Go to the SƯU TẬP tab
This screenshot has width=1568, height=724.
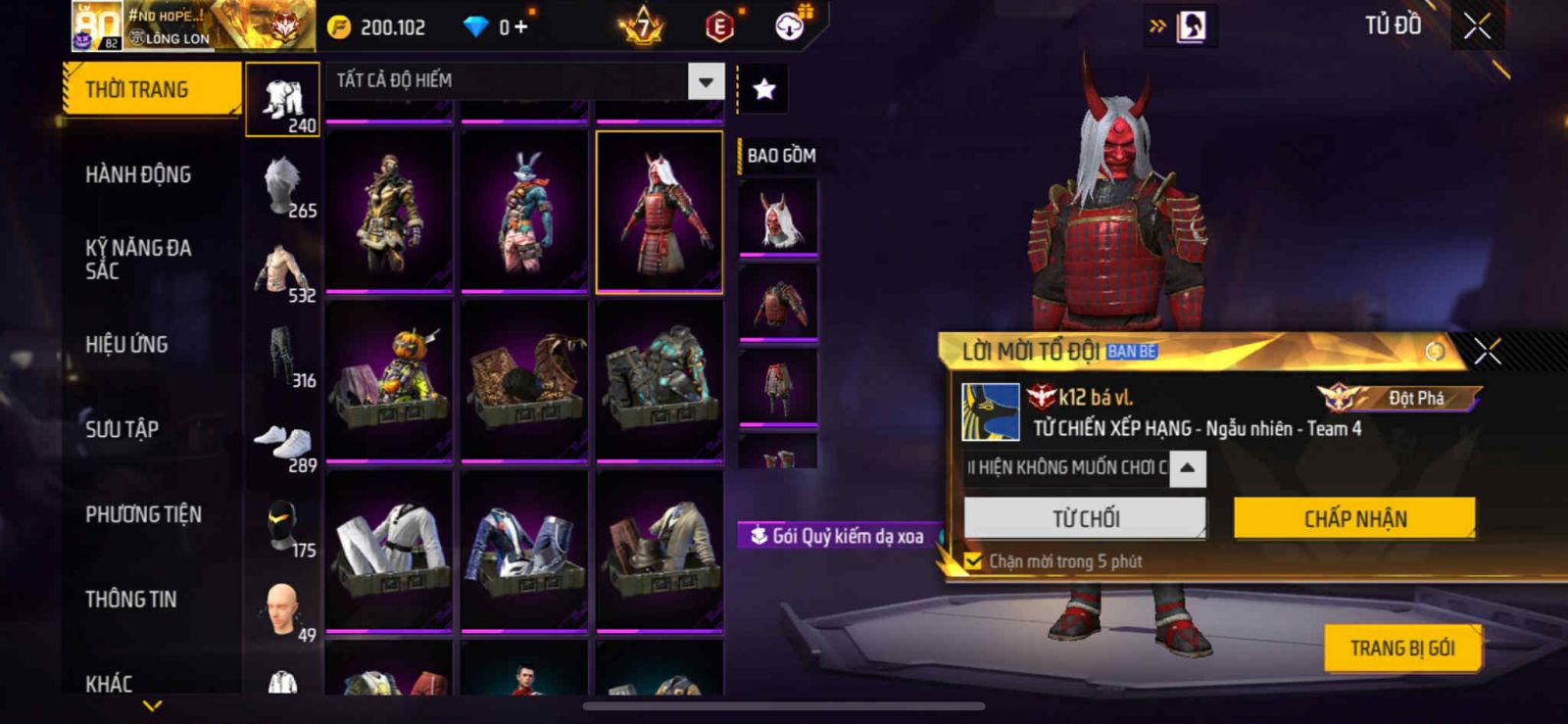[122, 429]
